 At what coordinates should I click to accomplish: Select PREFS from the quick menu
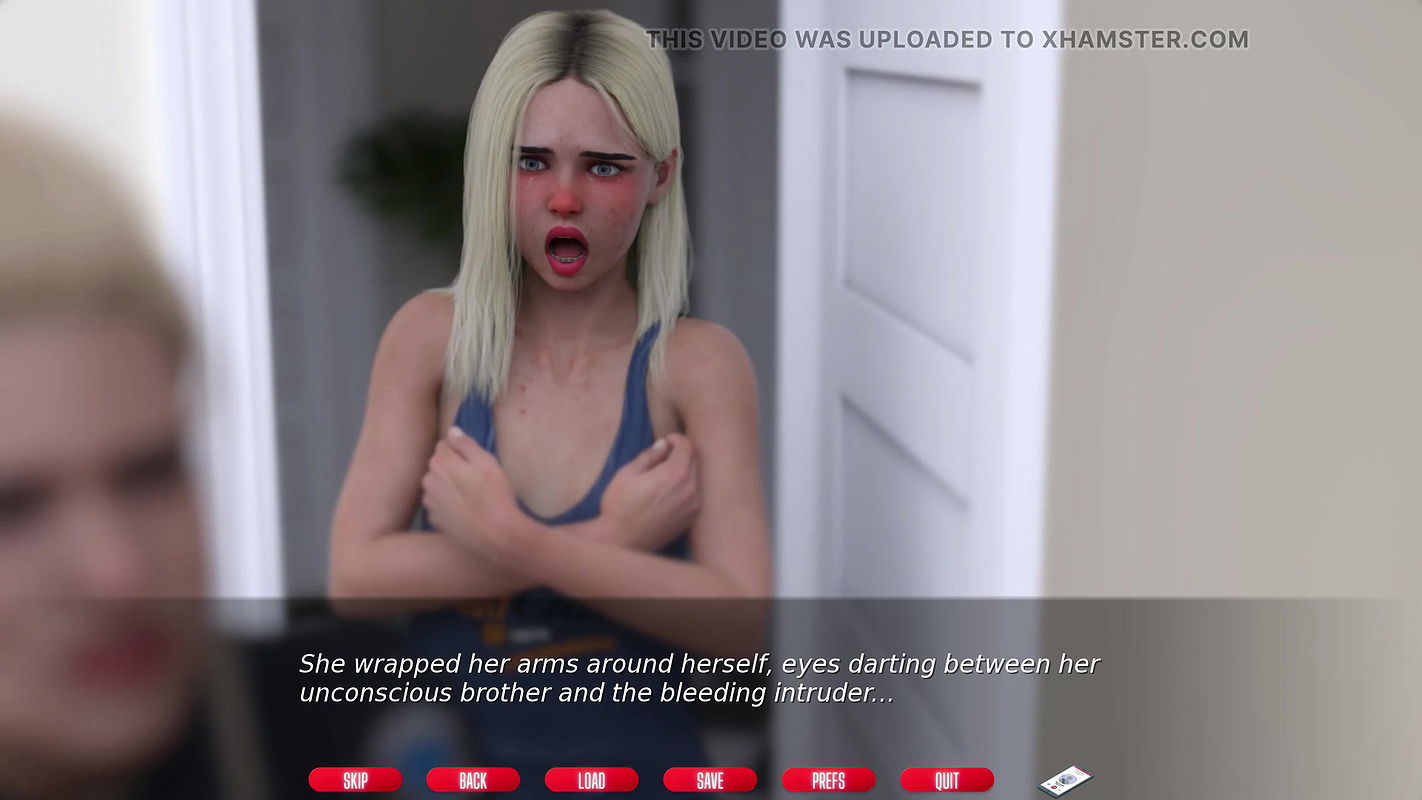(828, 780)
